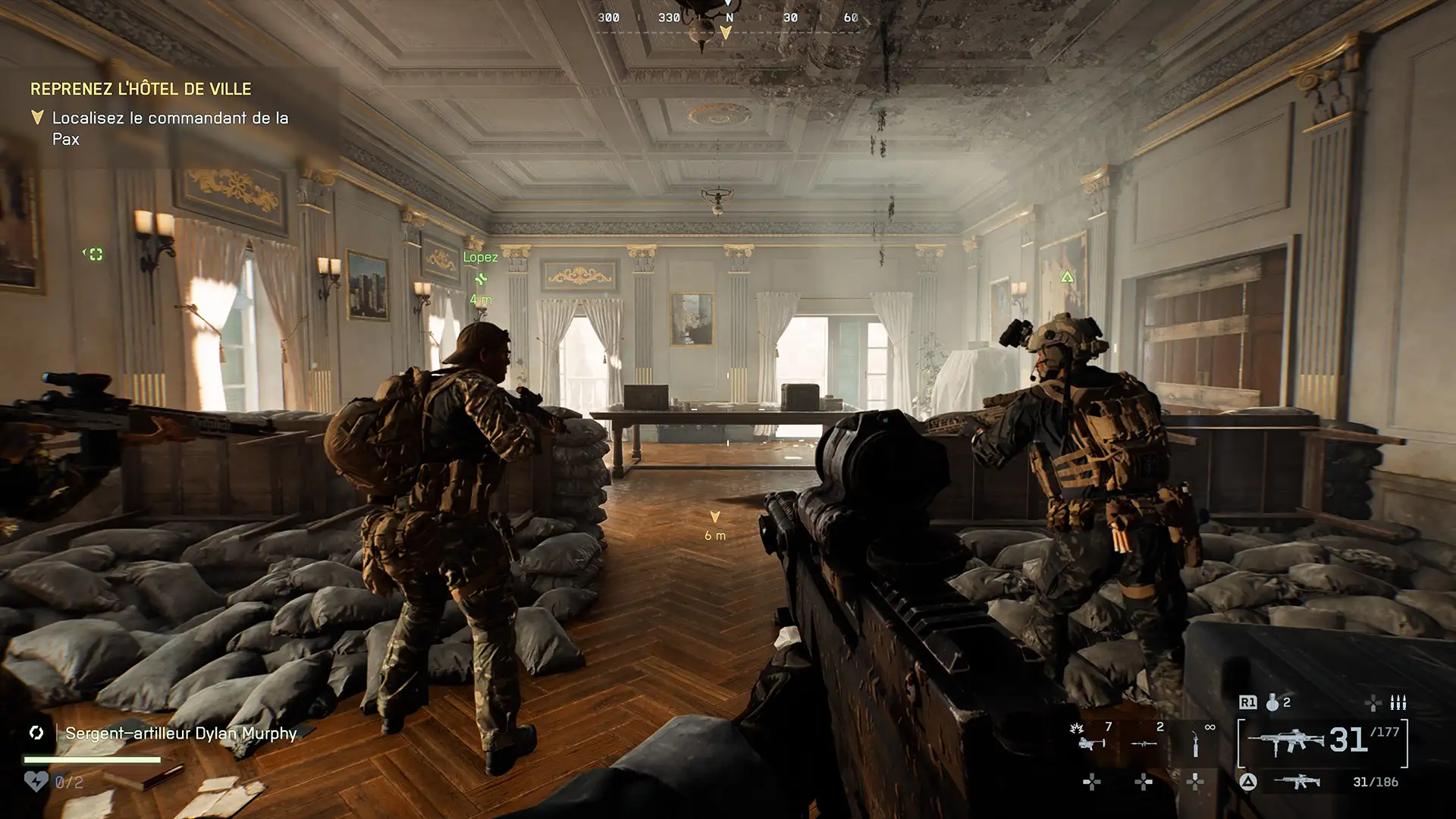Select the repair torch gadget
The height and width of the screenshot is (819, 1456).
1195,744
